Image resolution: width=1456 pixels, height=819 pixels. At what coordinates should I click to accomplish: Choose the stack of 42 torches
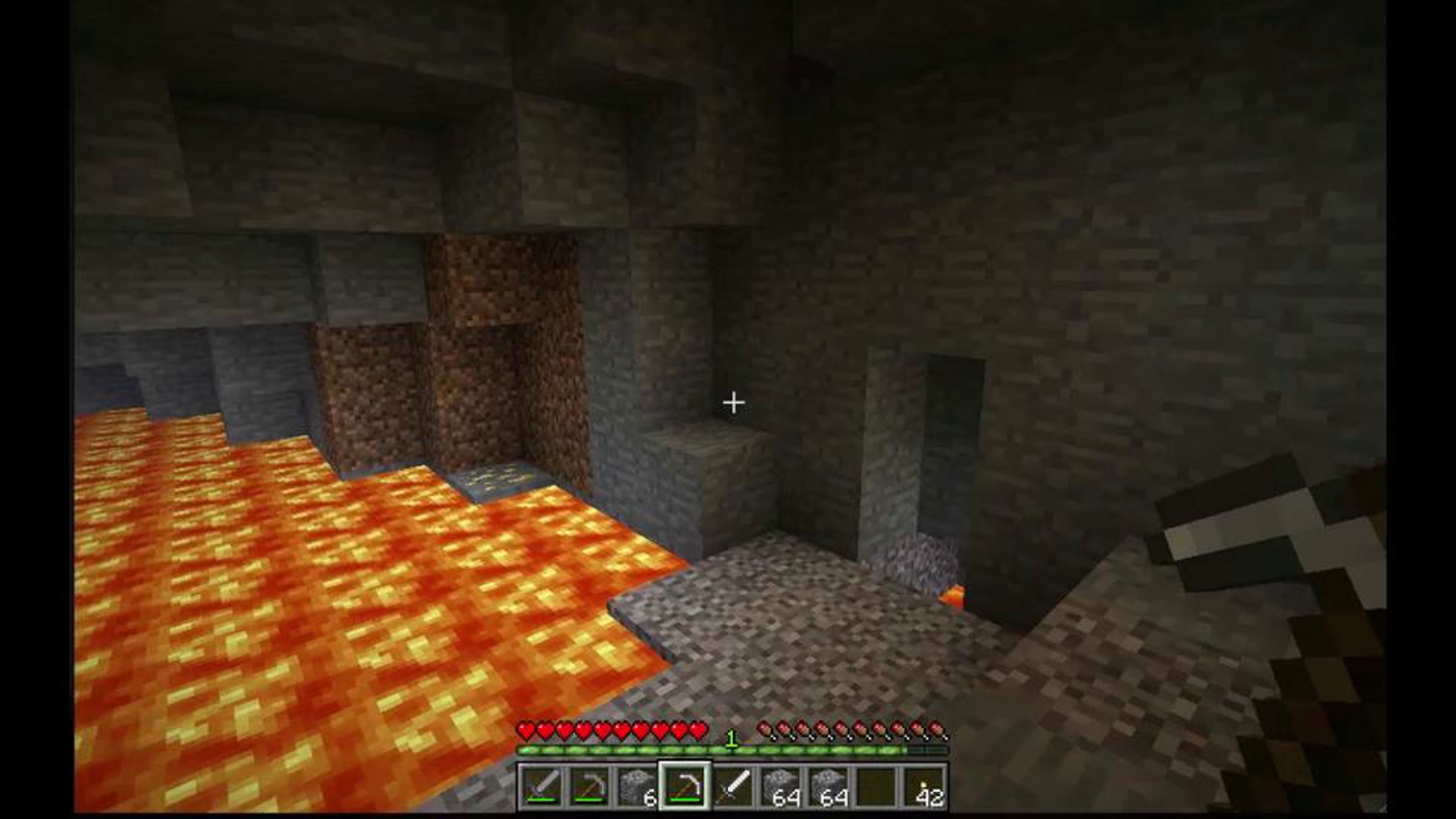pos(925,787)
